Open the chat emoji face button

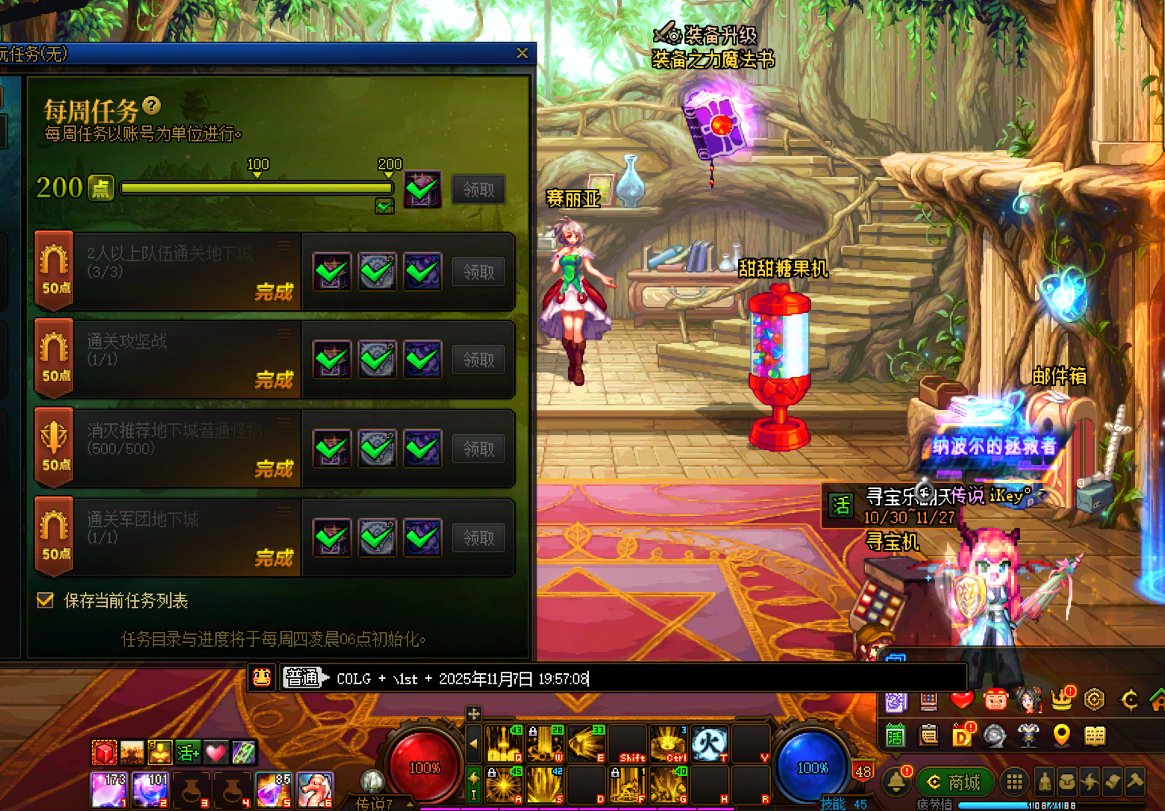tap(262, 678)
